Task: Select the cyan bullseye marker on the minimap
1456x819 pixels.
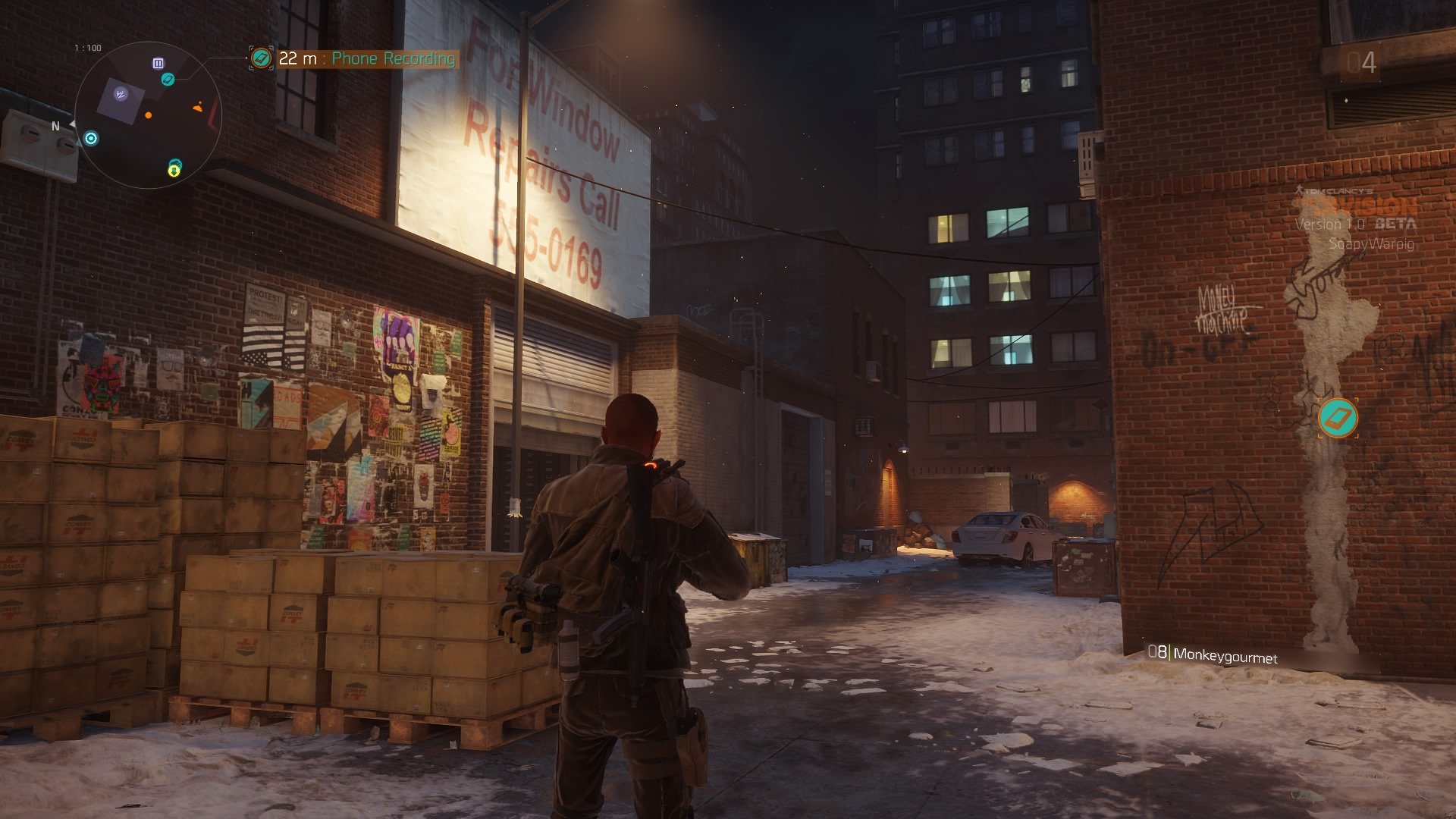Action: (x=91, y=138)
